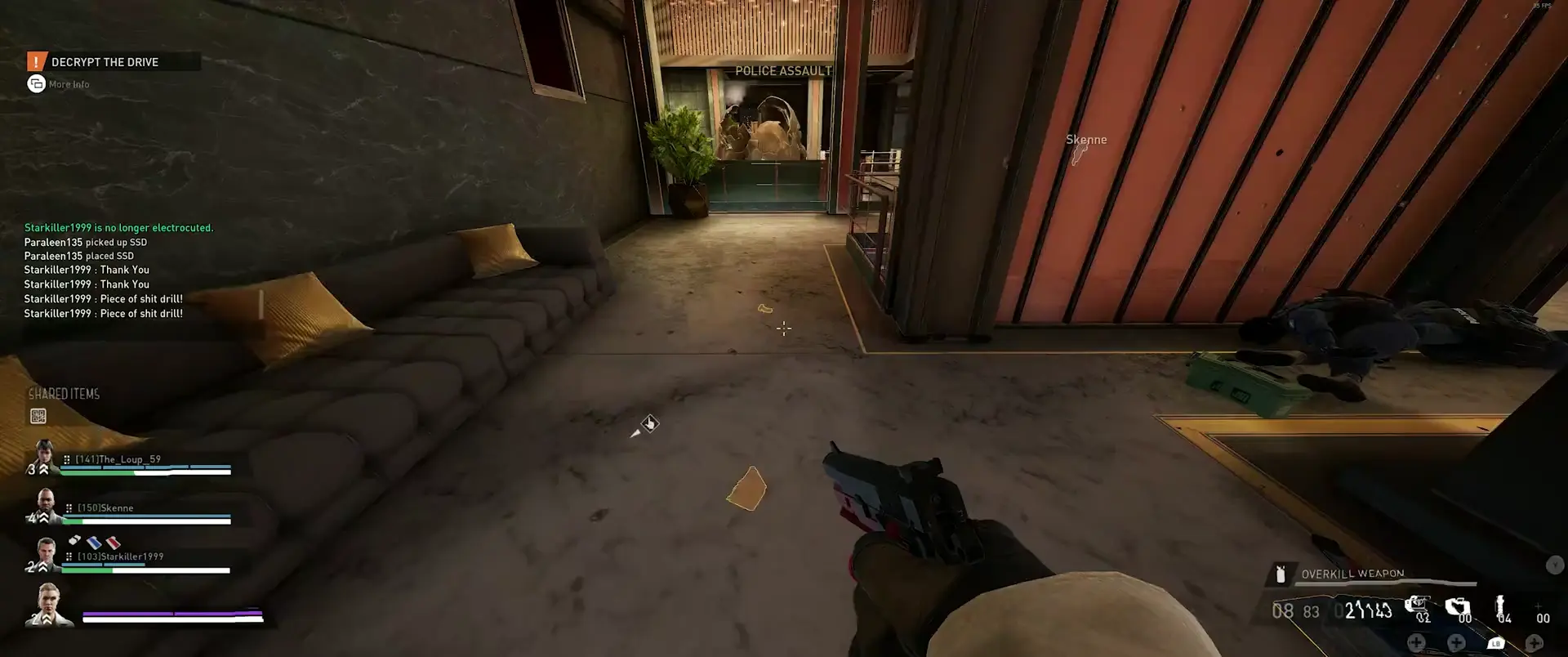Expand the chevron arrow at top-right corner

click(1554, 565)
